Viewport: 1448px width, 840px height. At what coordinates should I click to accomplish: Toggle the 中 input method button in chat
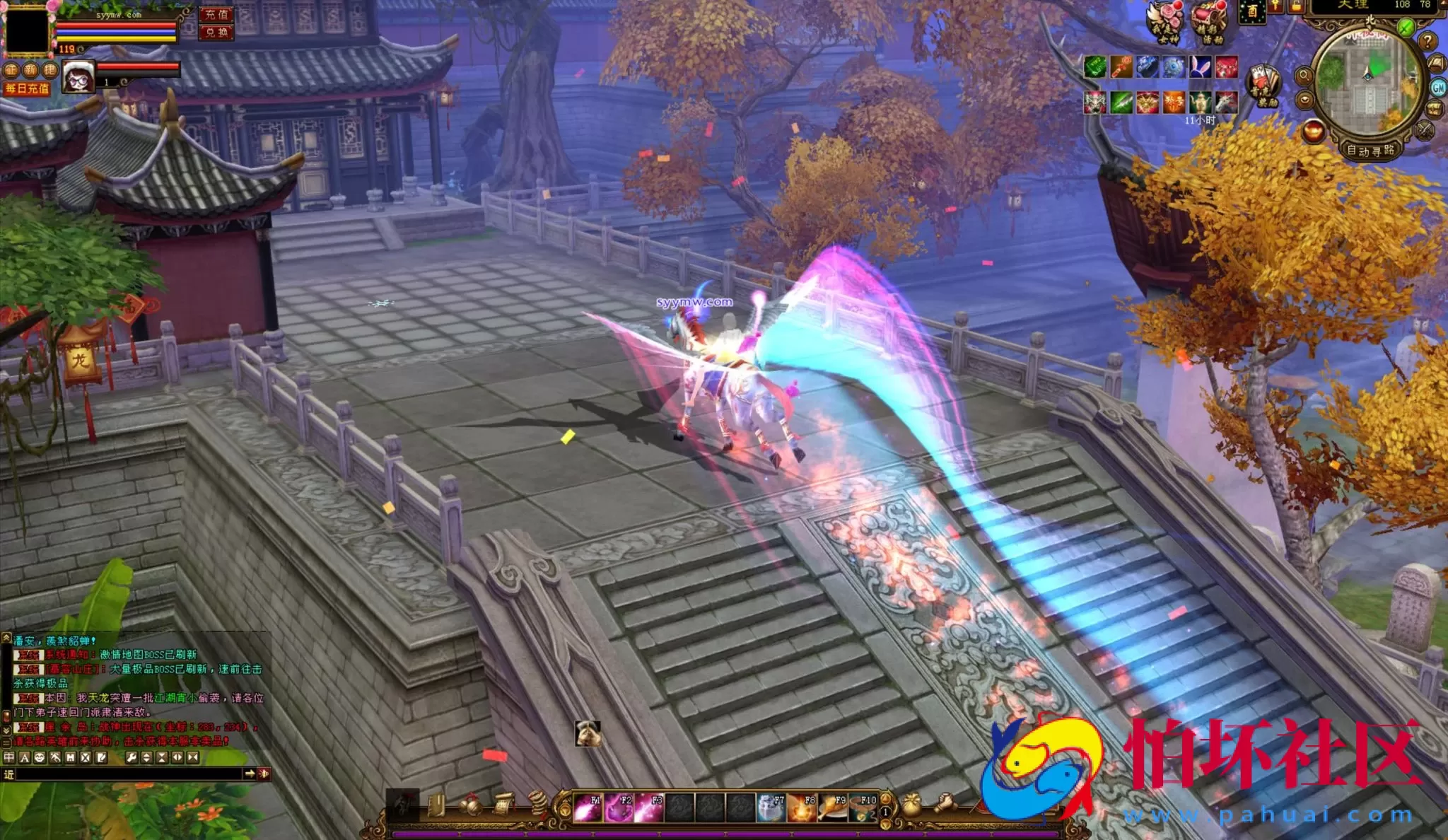coord(9,757)
